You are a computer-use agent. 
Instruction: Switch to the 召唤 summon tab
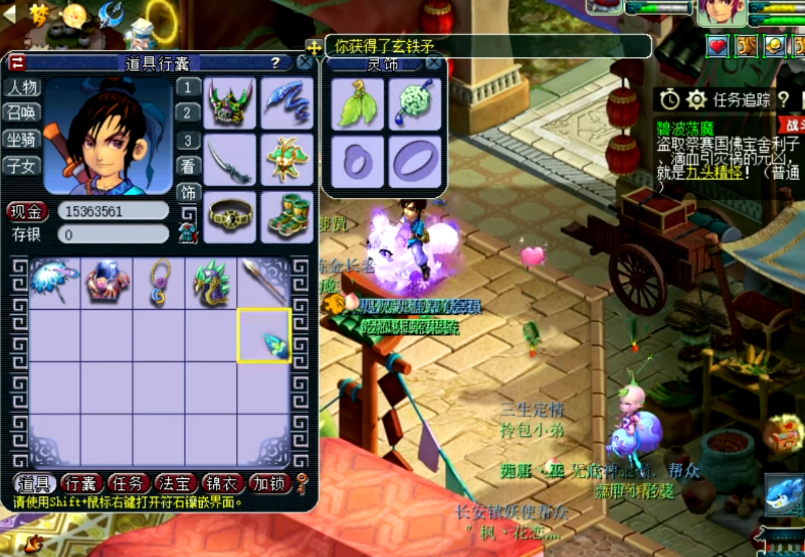(x=22, y=113)
